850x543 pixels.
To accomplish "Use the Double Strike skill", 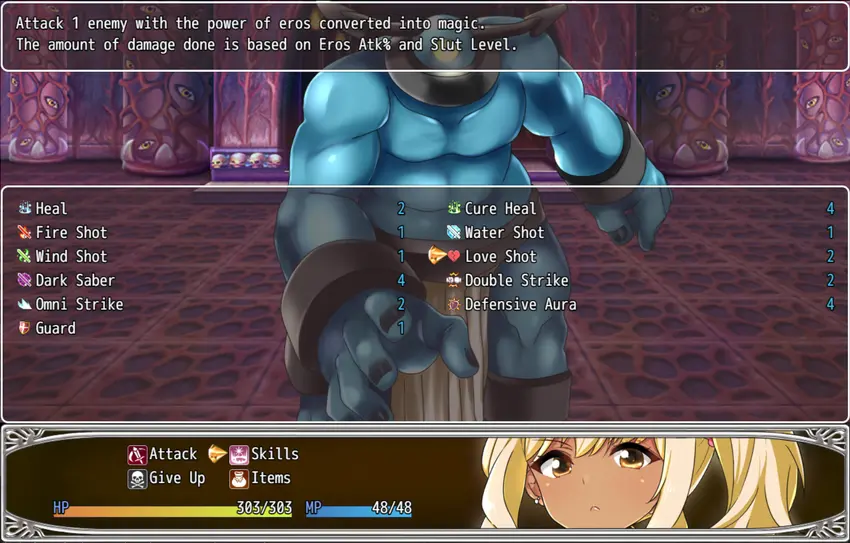I will tap(516, 281).
